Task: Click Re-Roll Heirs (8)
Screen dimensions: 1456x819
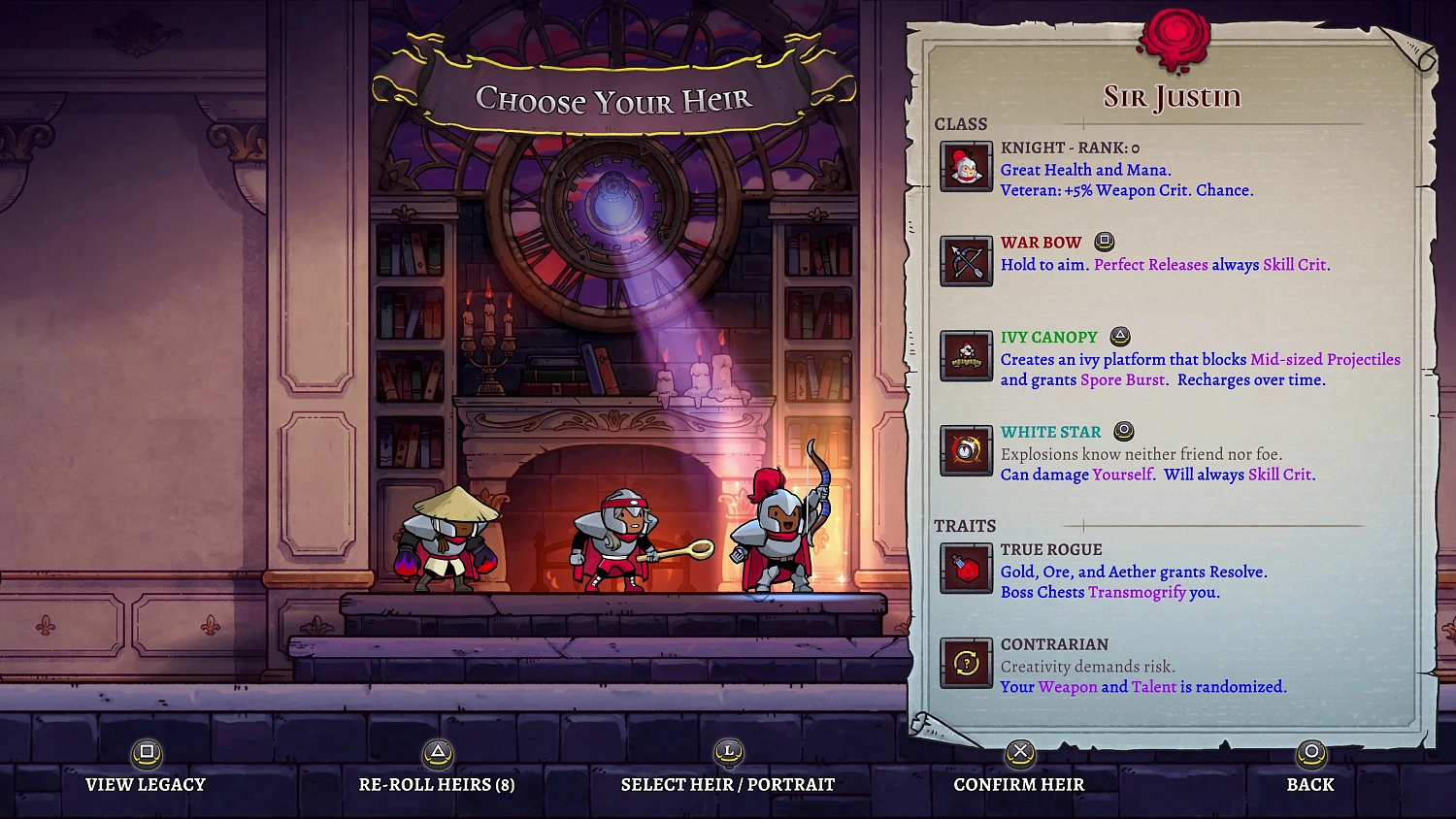Action: [437, 784]
